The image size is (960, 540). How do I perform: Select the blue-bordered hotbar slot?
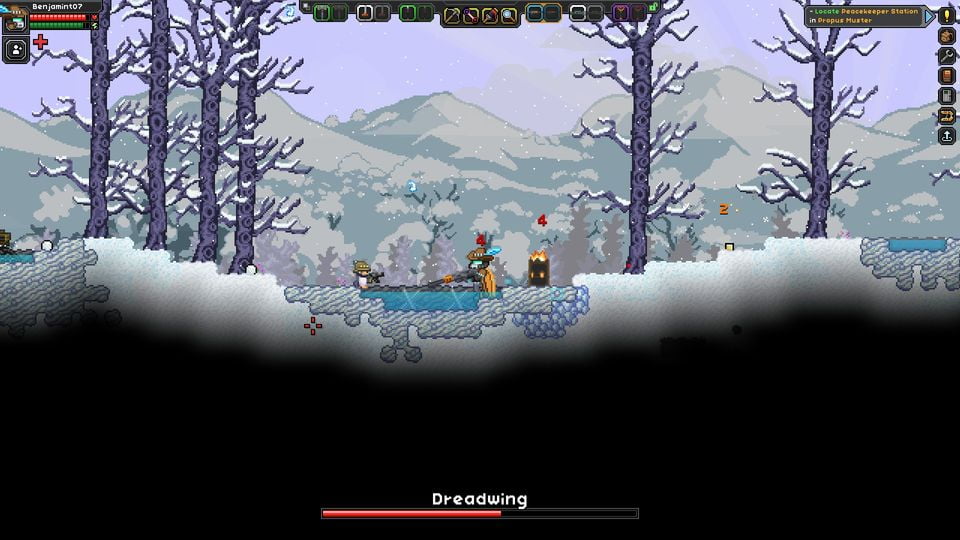(535, 14)
